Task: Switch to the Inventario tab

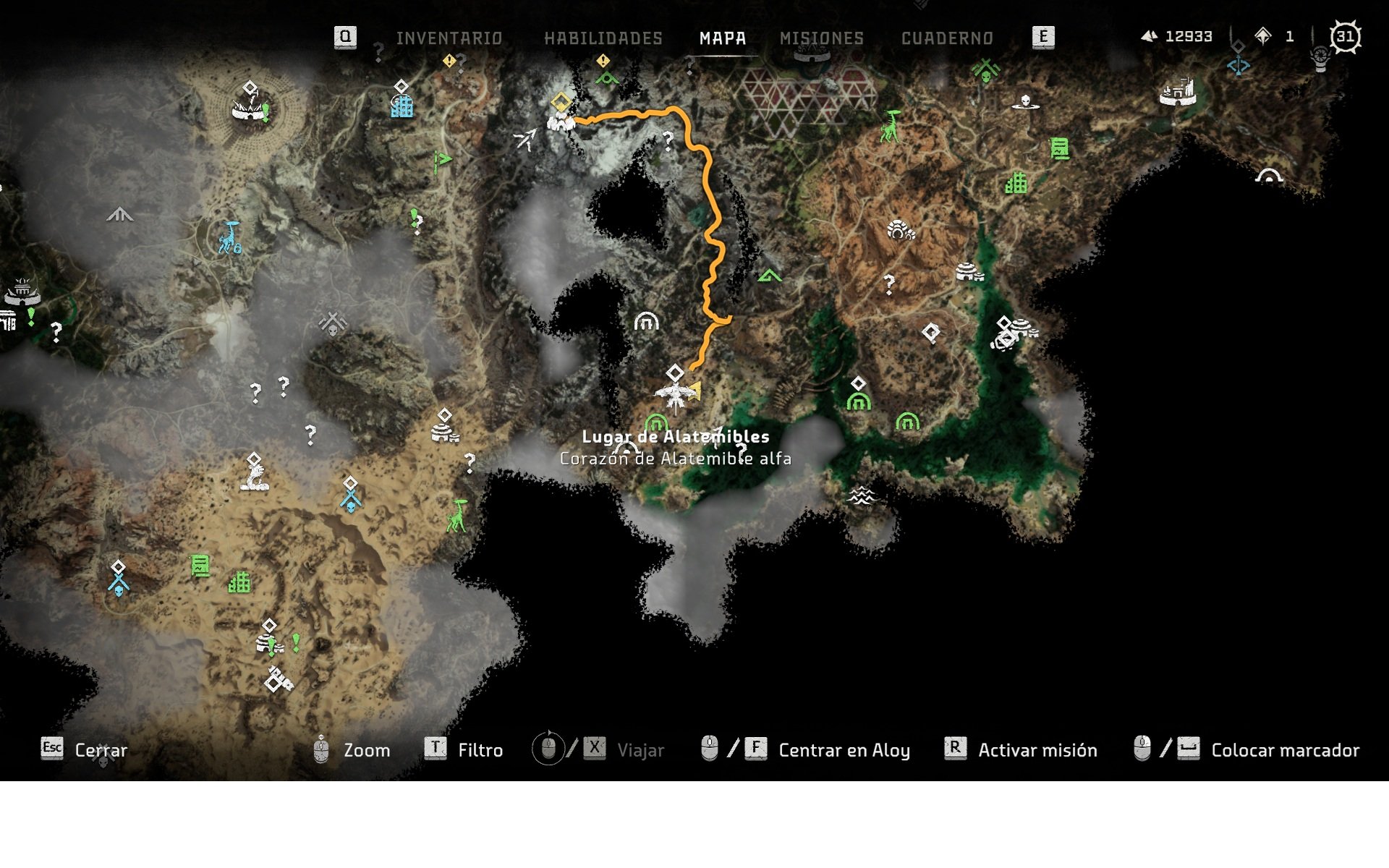Action: [x=449, y=38]
